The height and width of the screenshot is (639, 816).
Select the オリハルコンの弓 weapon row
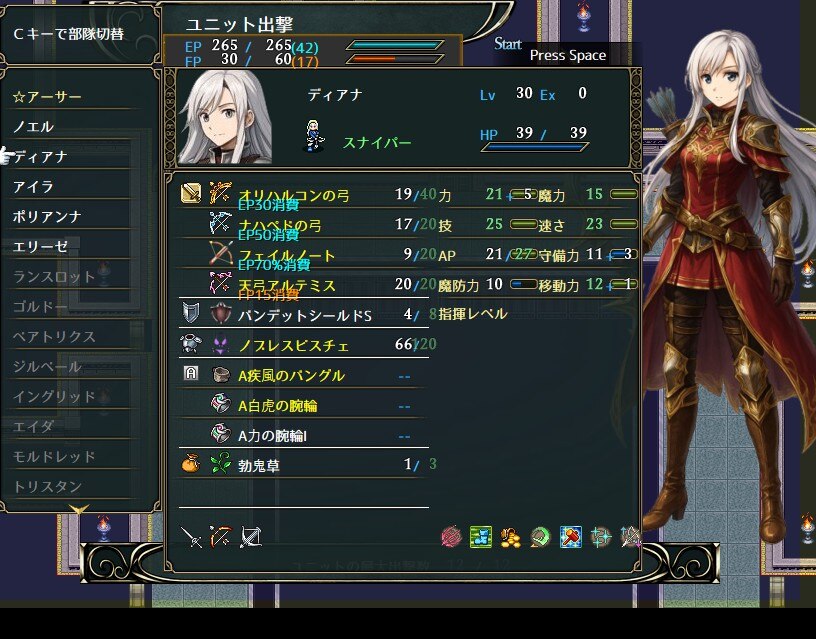(x=288, y=194)
